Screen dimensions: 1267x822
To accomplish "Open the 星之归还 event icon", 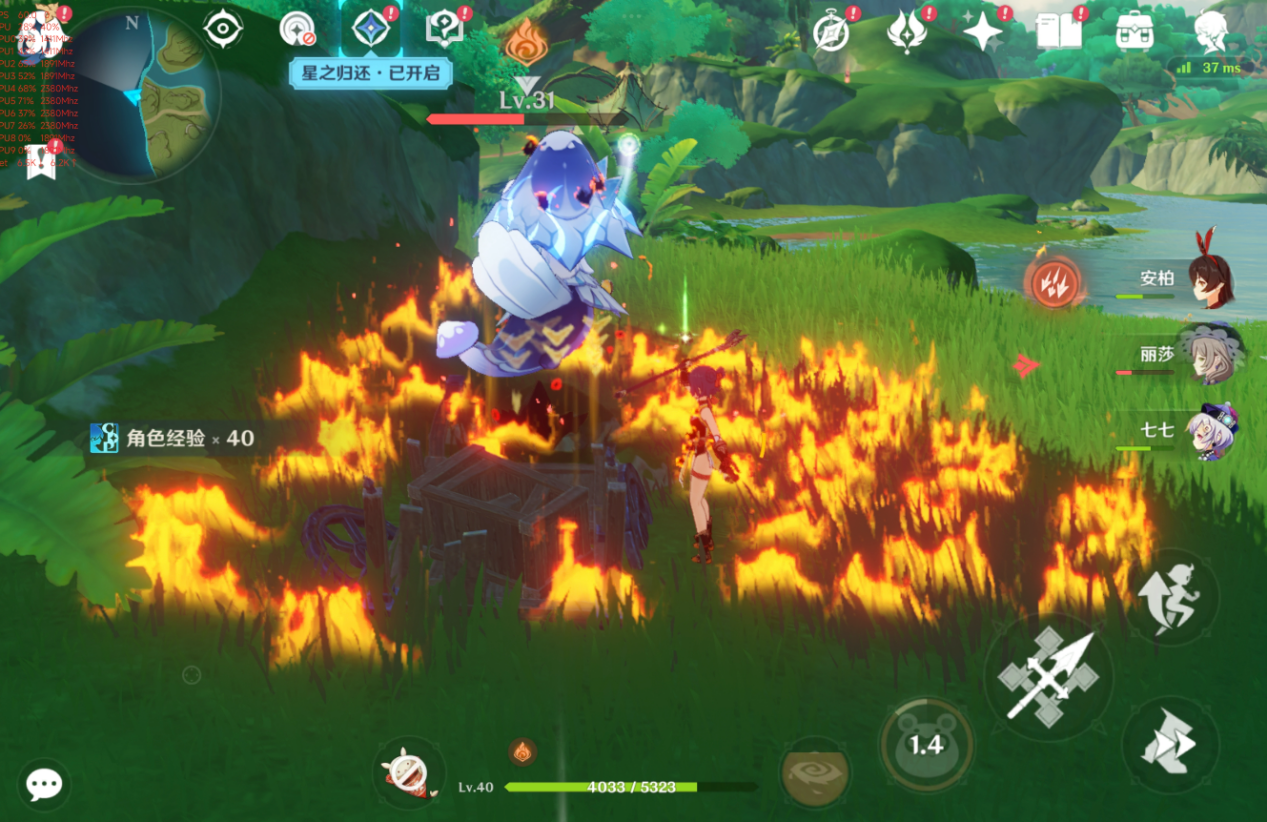I will (370, 31).
